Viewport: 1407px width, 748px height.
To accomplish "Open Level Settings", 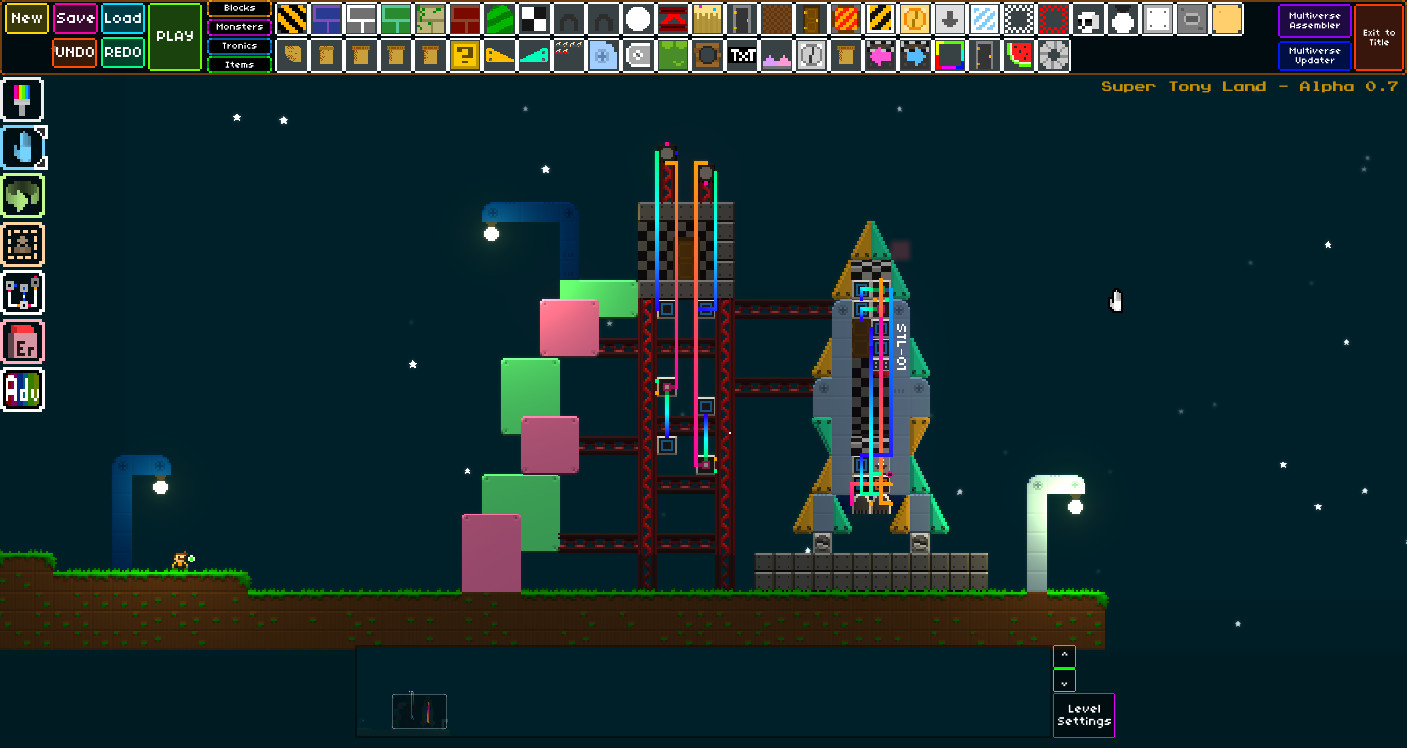I will 1084,715.
